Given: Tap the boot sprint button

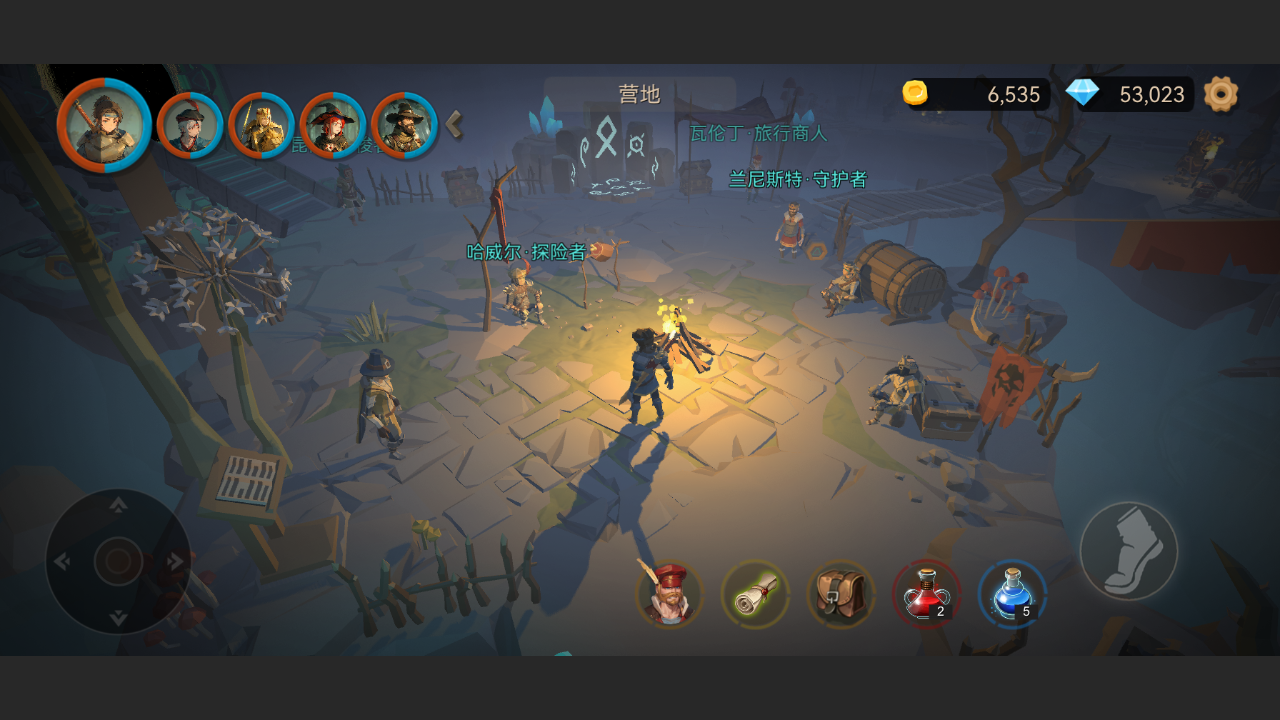Looking at the screenshot, I should point(1129,551).
